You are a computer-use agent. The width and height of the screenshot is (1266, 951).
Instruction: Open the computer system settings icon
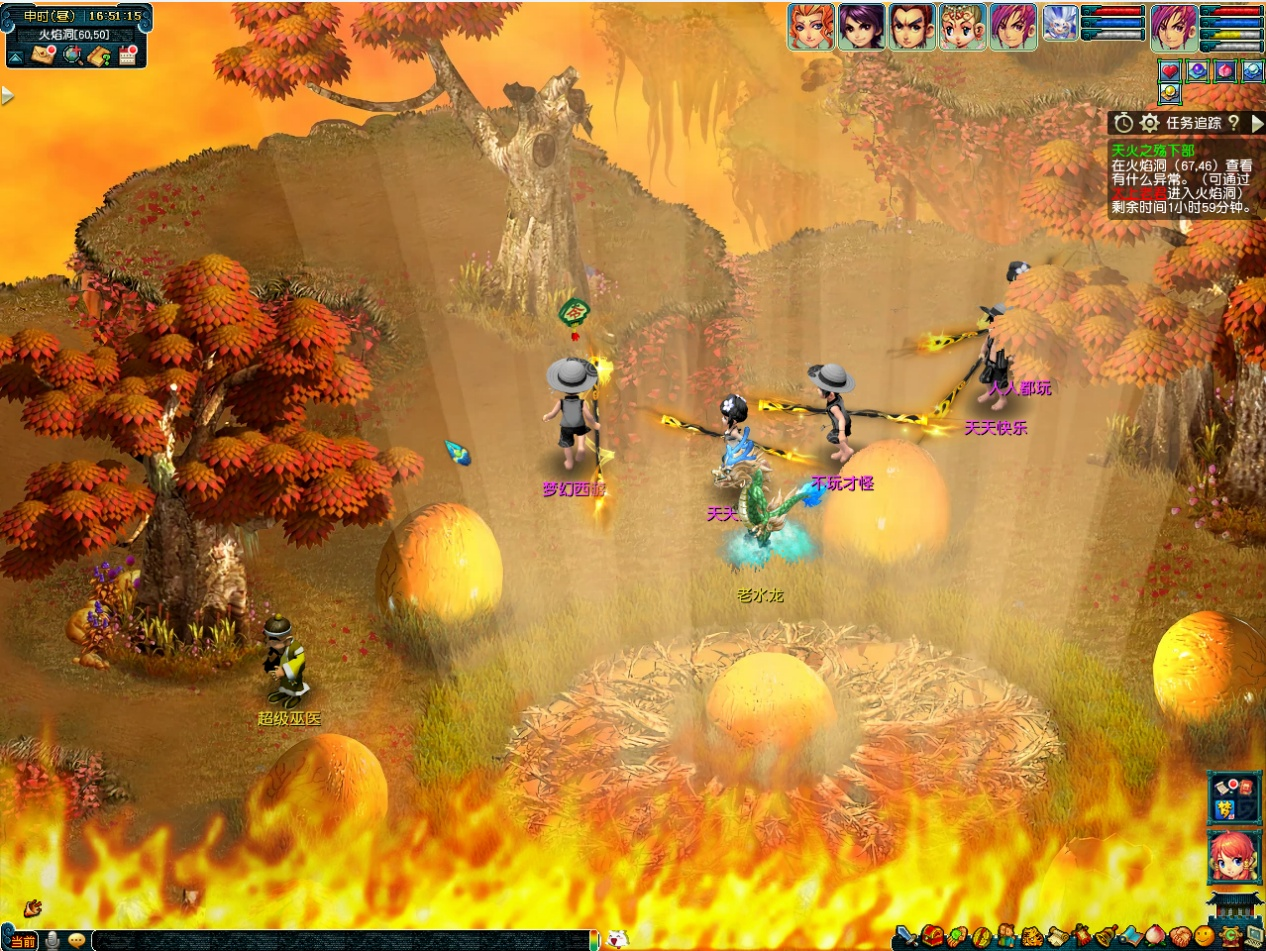(1253, 937)
